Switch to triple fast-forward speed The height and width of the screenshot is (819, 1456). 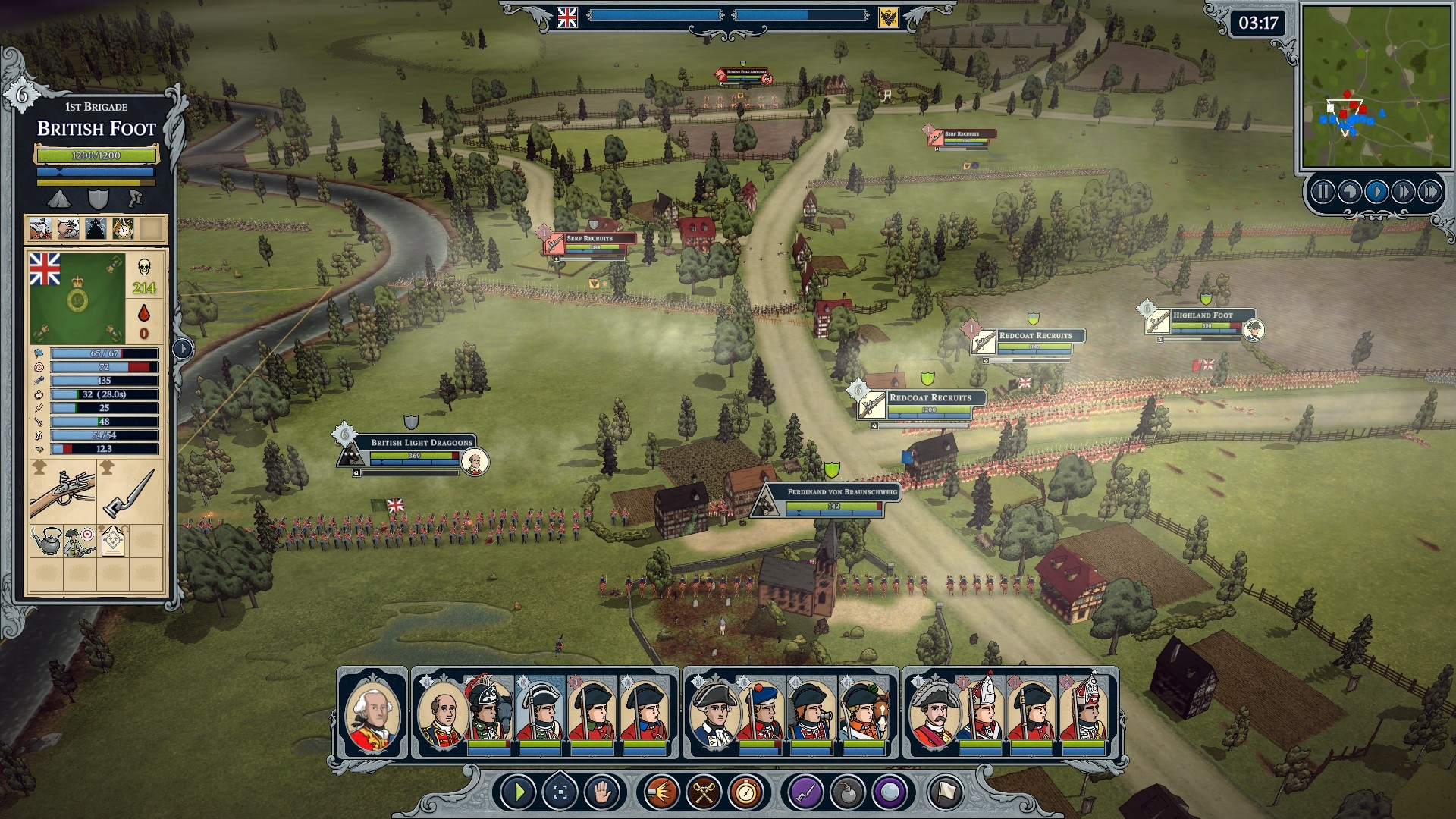(x=1429, y=192)
